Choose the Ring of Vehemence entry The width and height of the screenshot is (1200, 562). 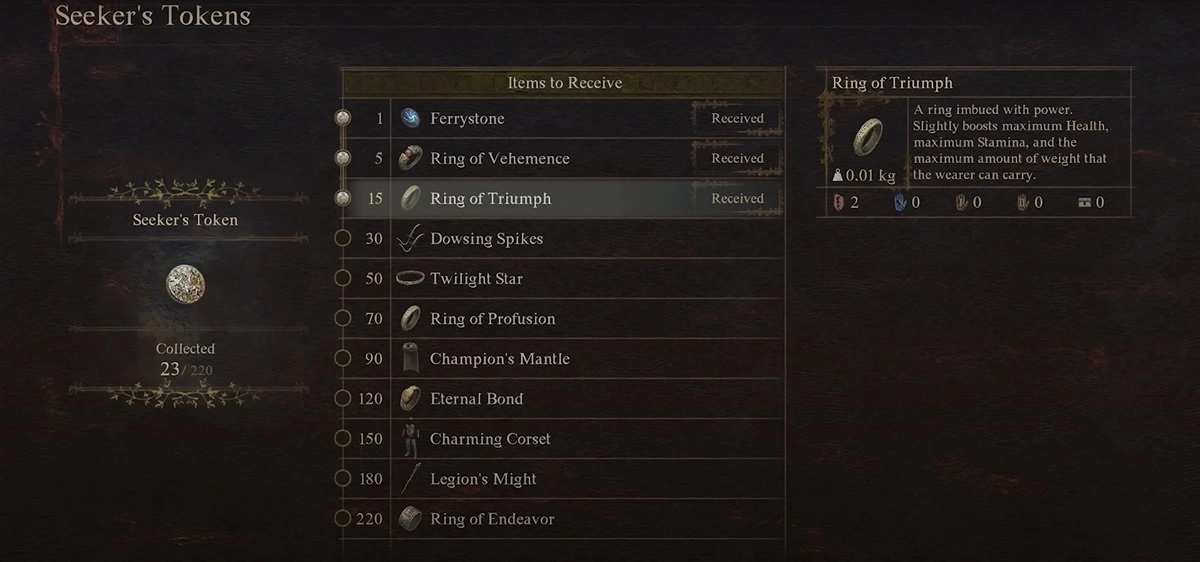coord(560,159)
